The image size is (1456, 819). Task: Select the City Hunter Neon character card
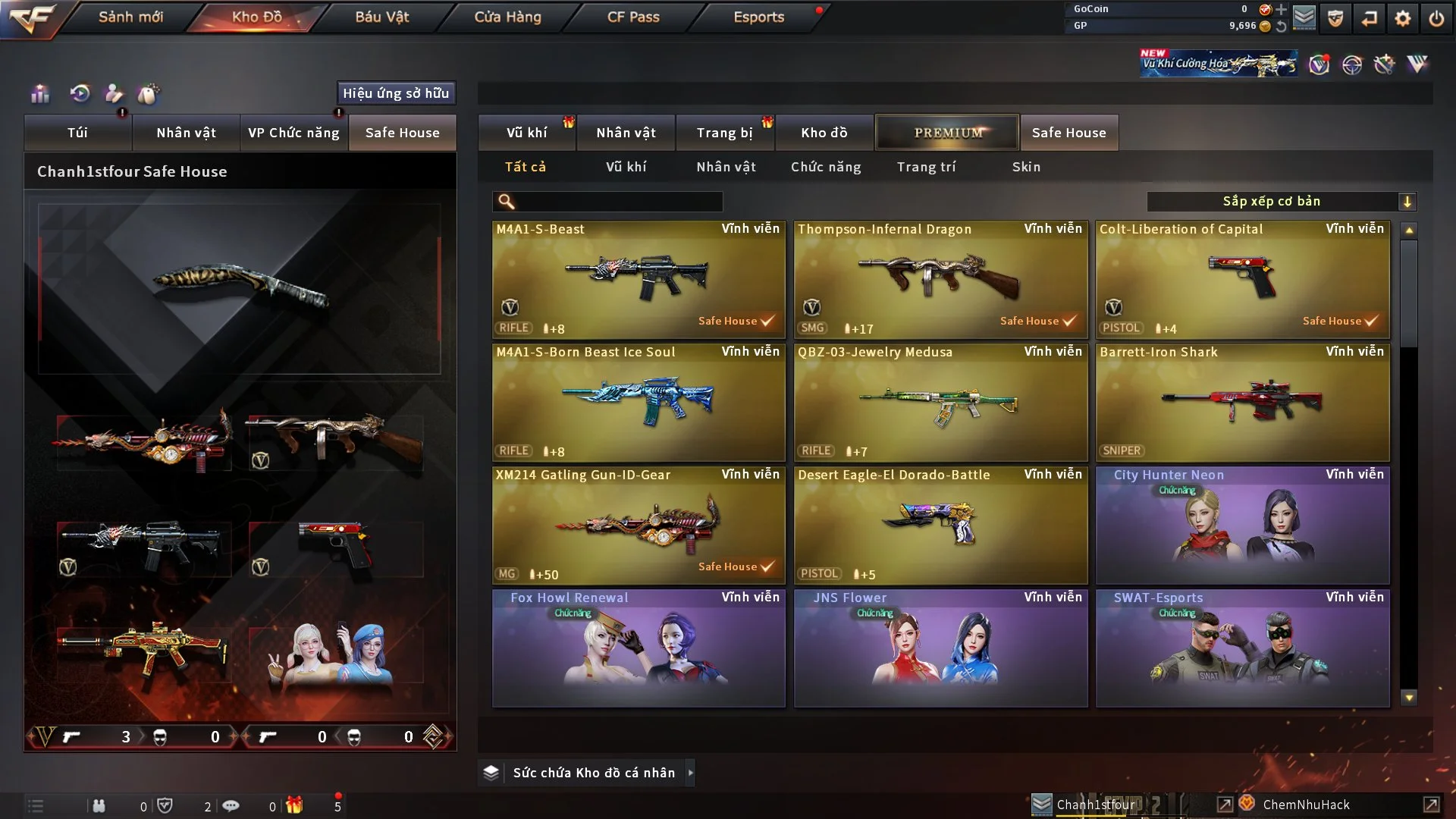(x=1242, y=525)
